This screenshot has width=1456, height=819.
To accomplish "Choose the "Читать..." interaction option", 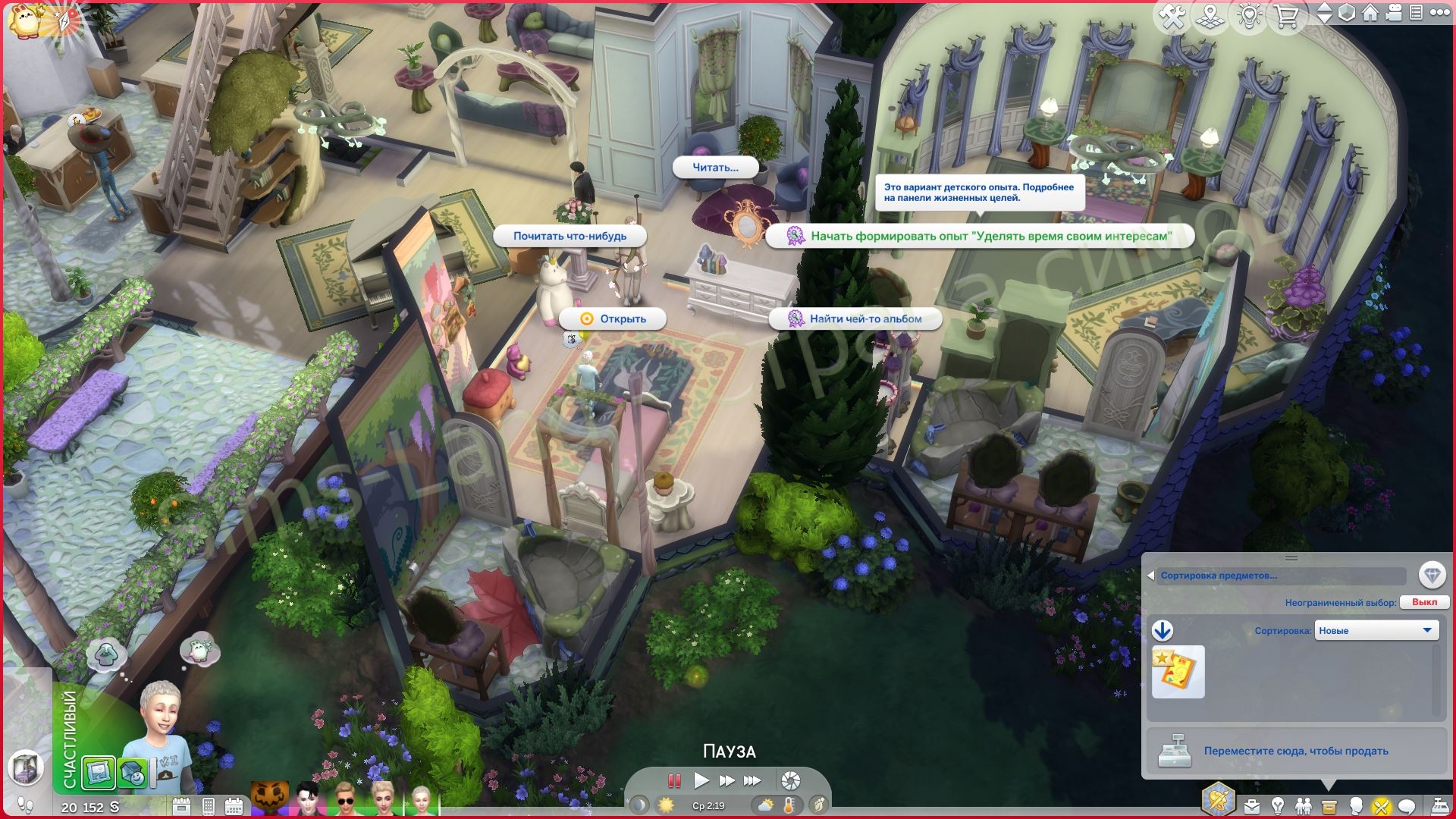I will click(x=715, y=168).
